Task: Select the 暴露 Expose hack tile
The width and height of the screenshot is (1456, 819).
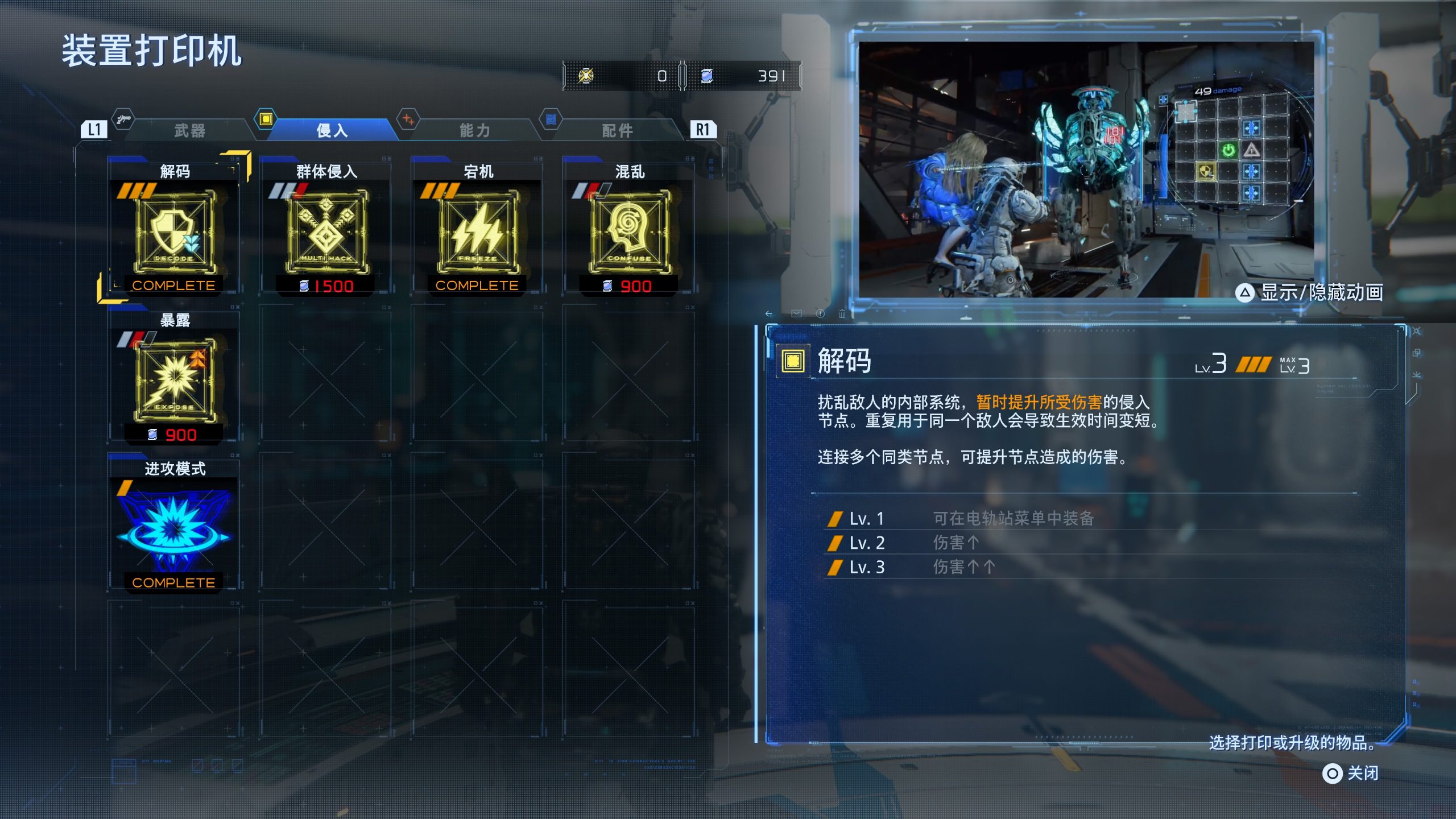Action: (x=174, y=377)
